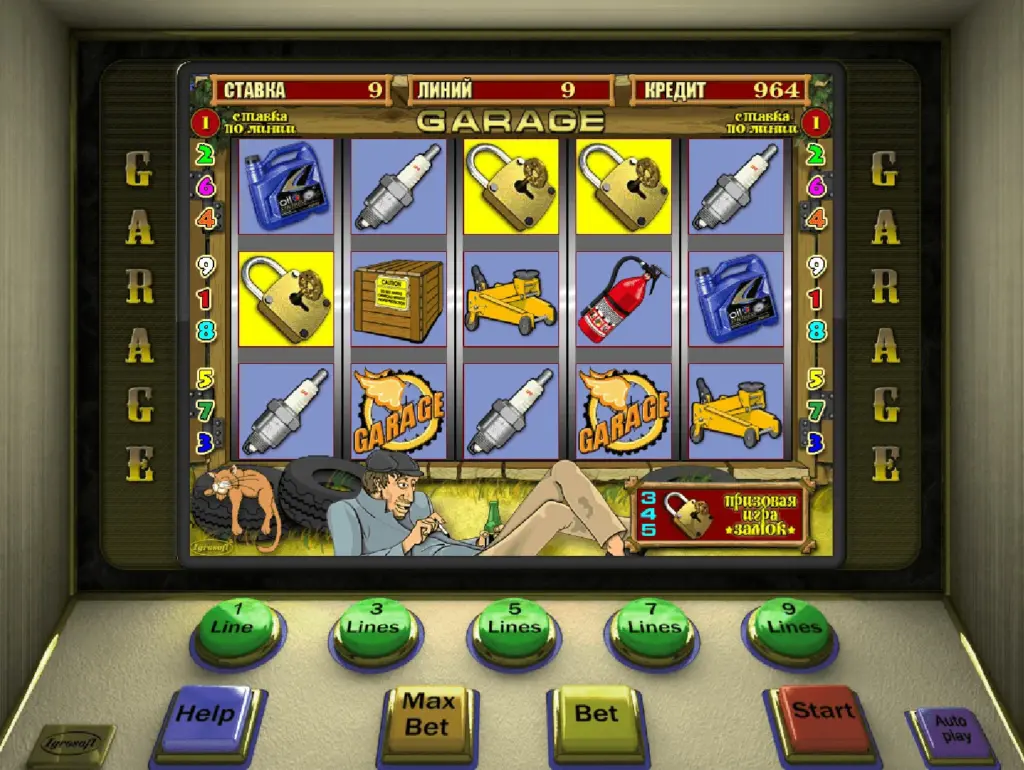Raise the wager with the Bet button
Screen dimensions: 1024x770
pyautogui.click(x=597, y=713)
